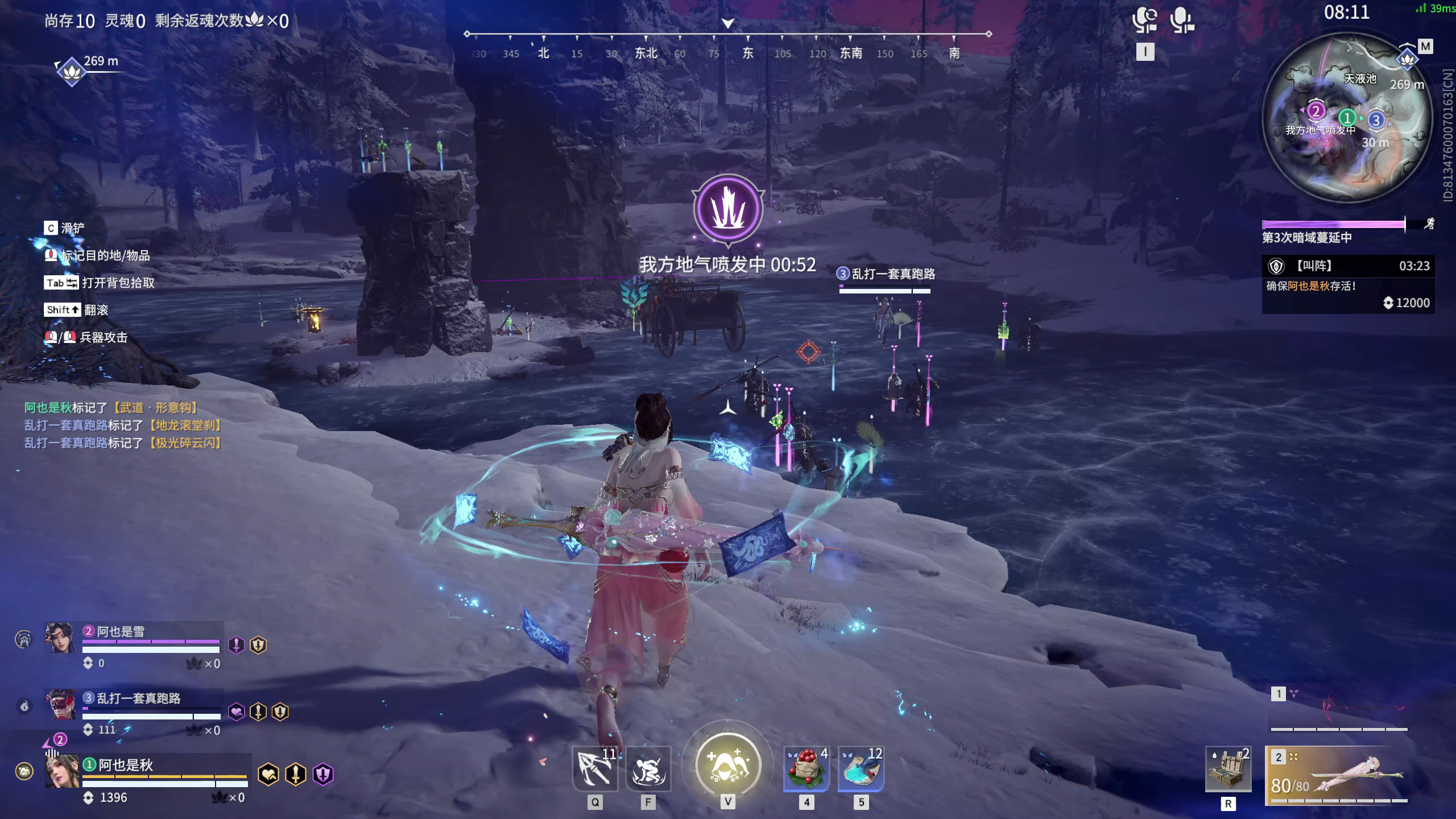This screenshot has height=819, width=1456.
Task: Expand the minimap using the M button
Action: pos(1426,45)
